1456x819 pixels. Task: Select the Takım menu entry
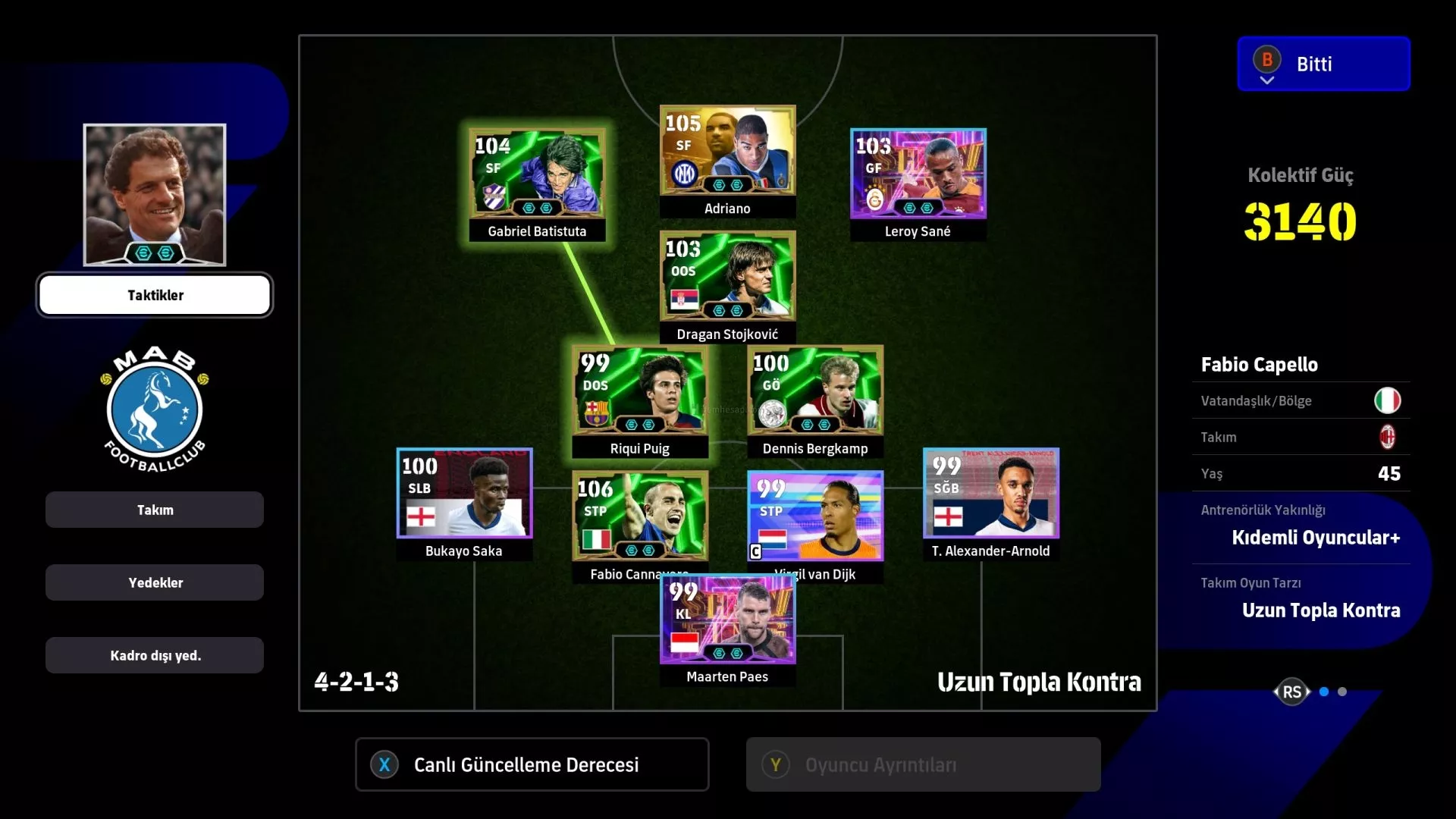[x=155, y=510]
